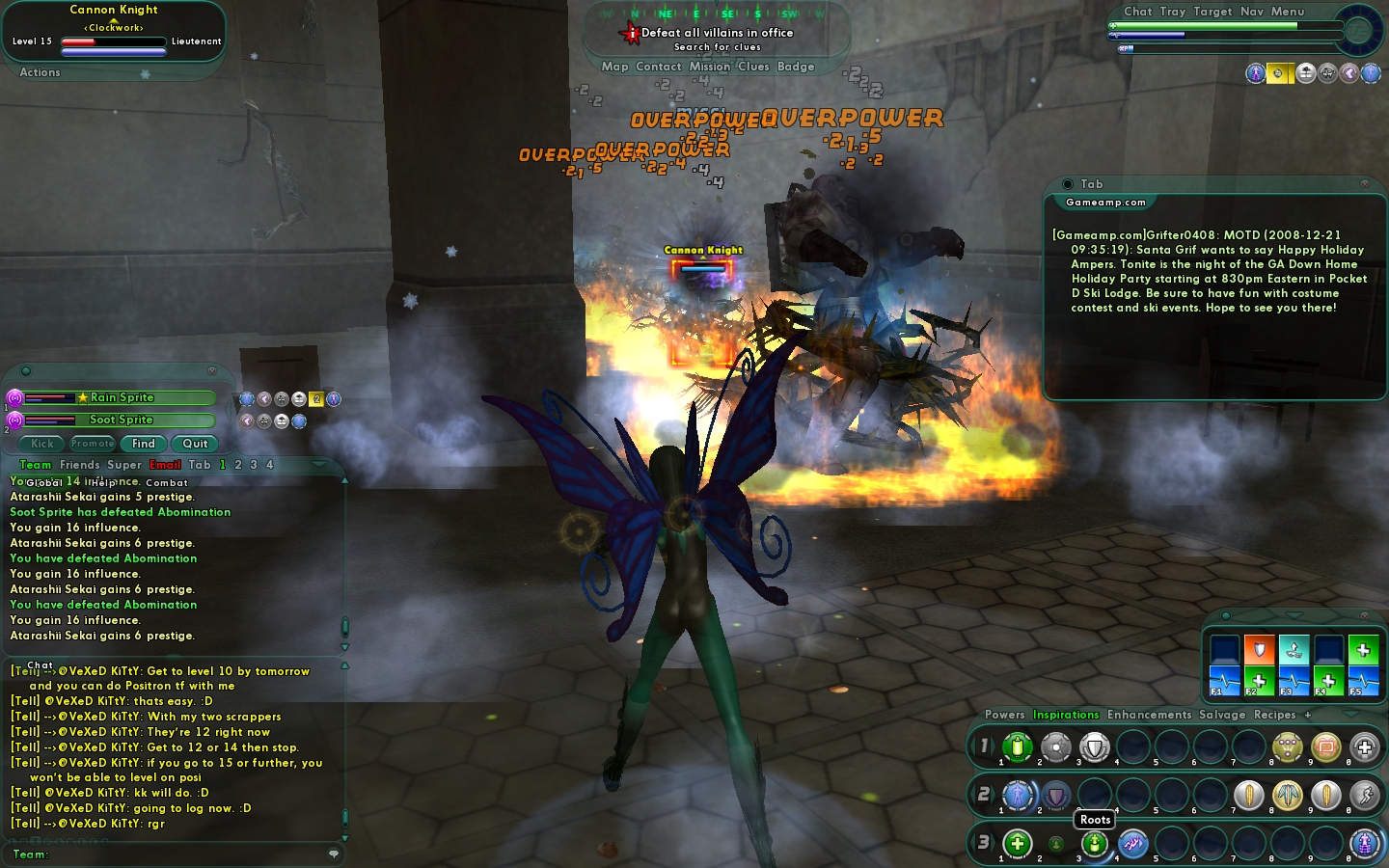Open the Menu option in top bar
Screen dimensions: 1389x868
pos(1288,12)
